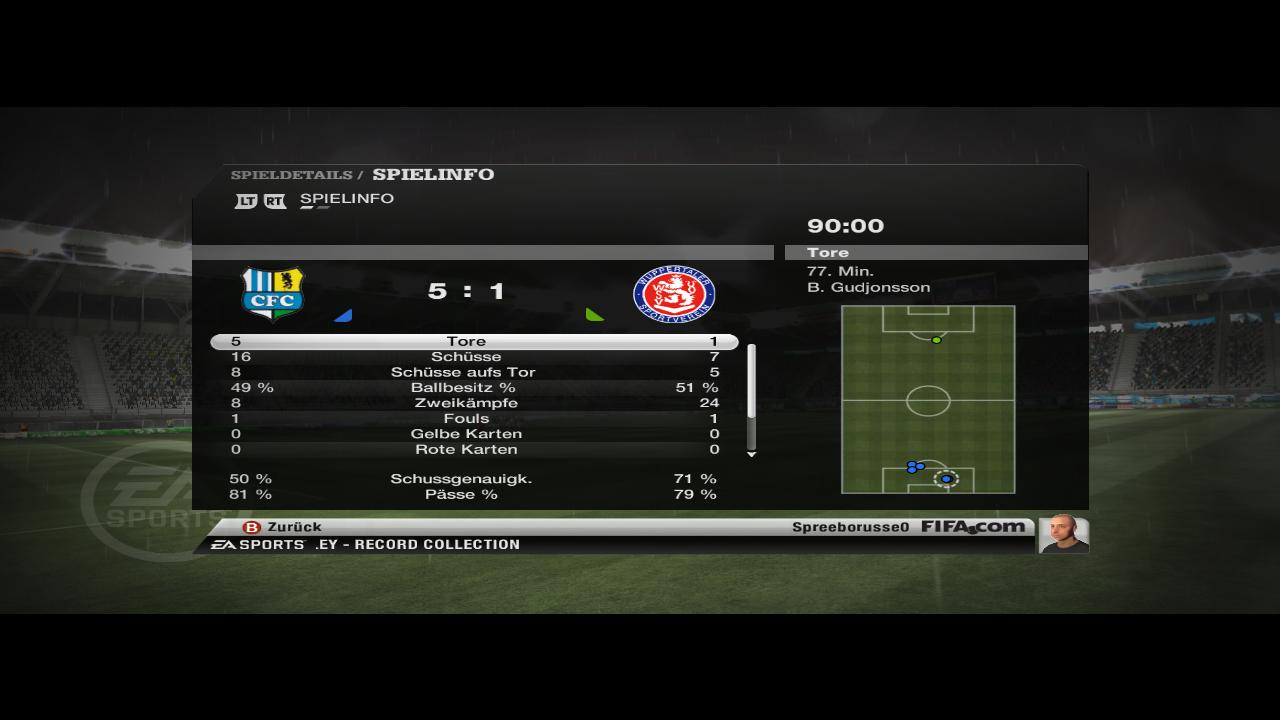Open the SPIELINFO tab
This screenshot has width=1280, height=720.
click(346, 199)
